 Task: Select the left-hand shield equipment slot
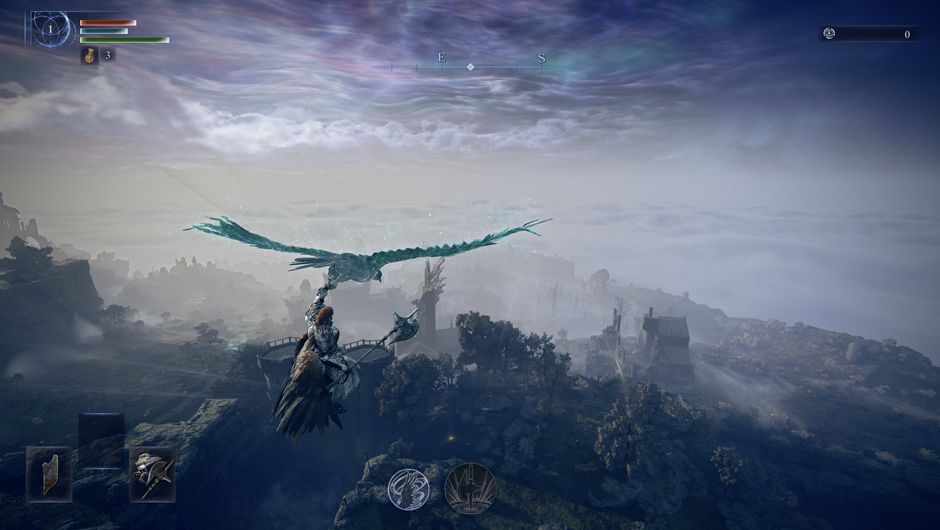pos(48,473)
